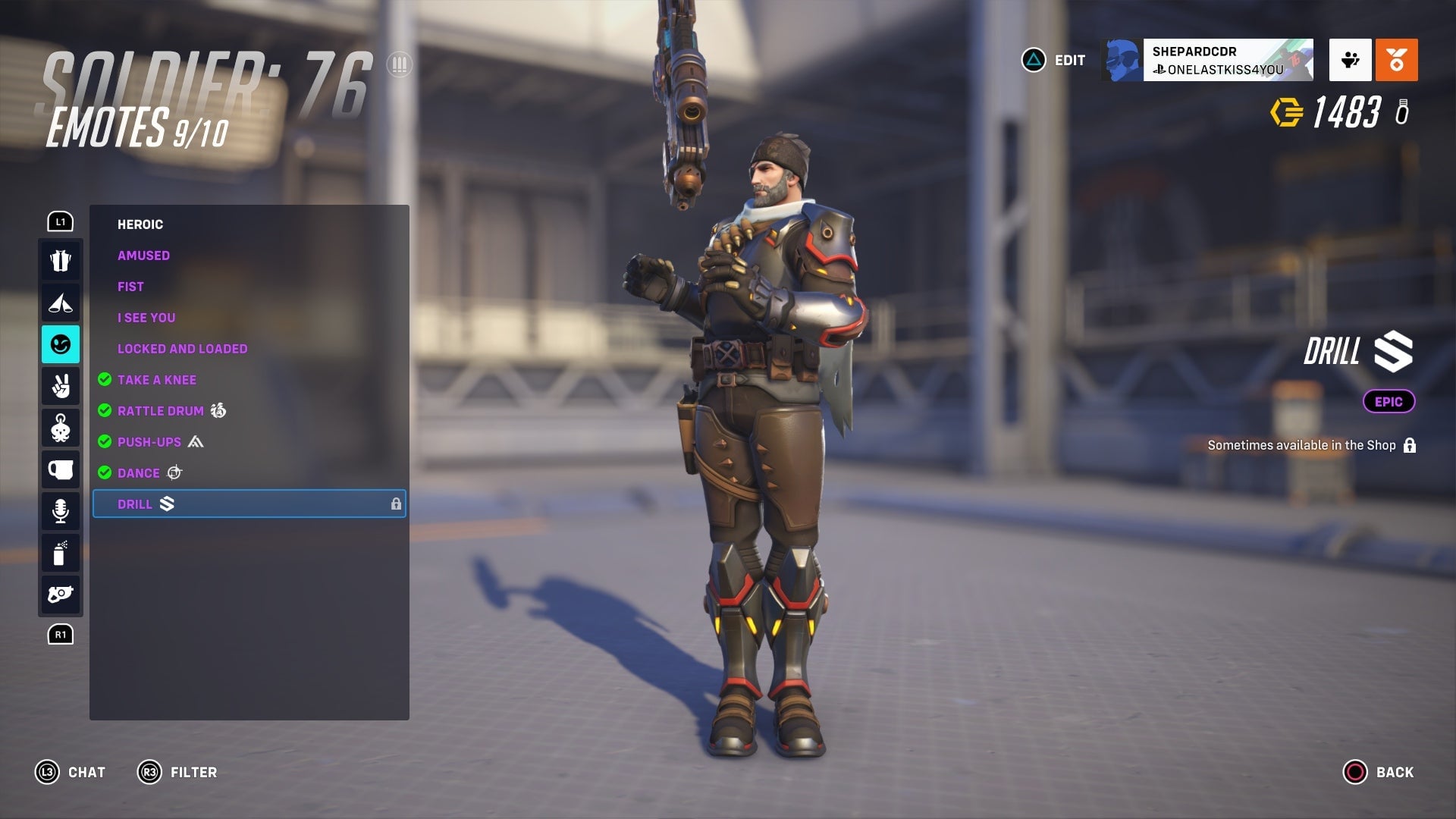Open the social groups icon near the player card
This screenshot has height=819, width=1456.
point(1350,61)
